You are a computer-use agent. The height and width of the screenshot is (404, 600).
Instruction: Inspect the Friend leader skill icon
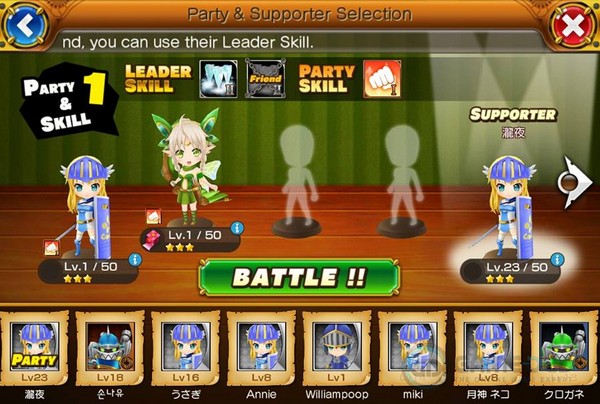coord(265,77)
